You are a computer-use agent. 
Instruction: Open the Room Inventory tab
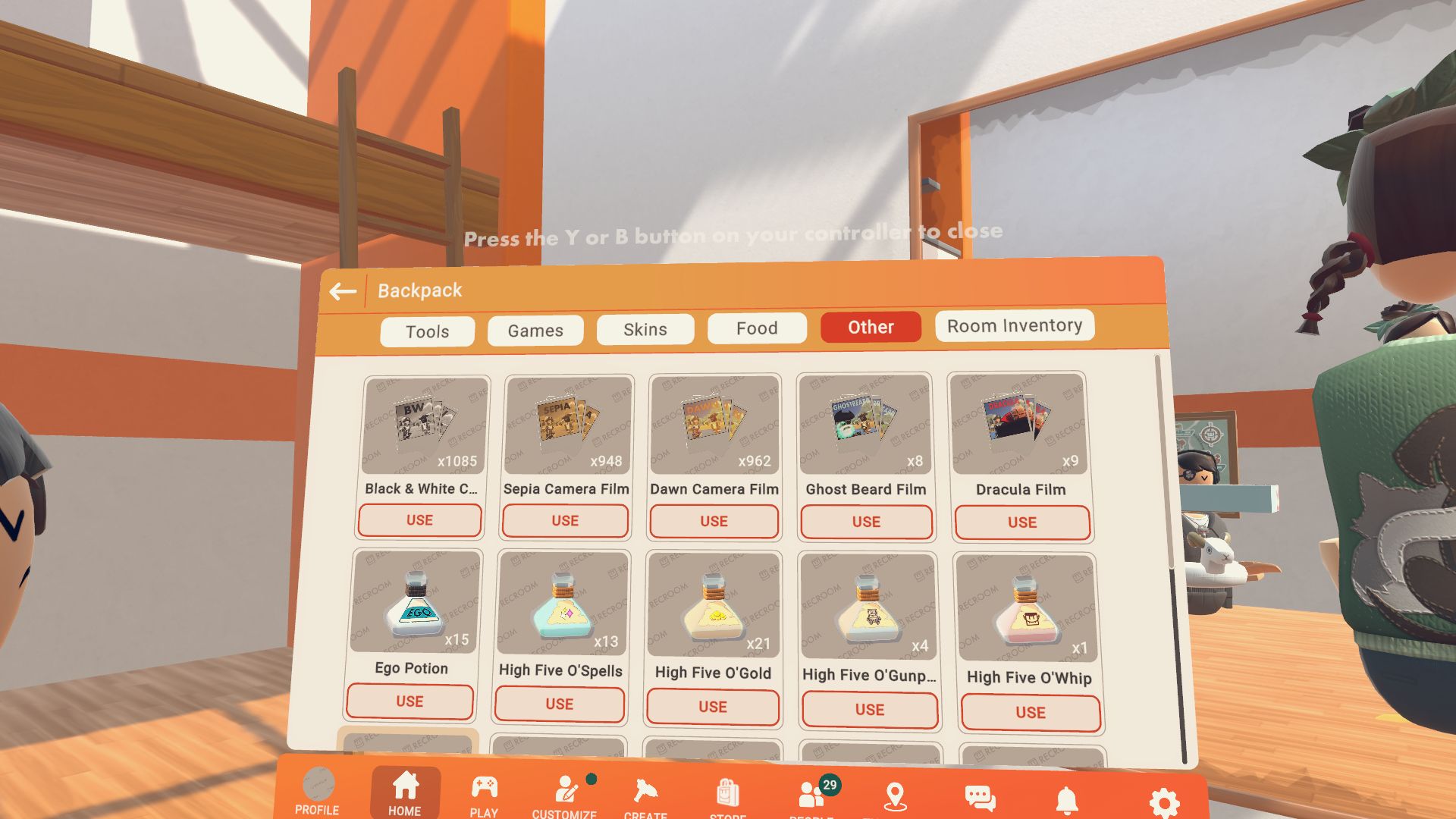click(x=1014, y=325)
